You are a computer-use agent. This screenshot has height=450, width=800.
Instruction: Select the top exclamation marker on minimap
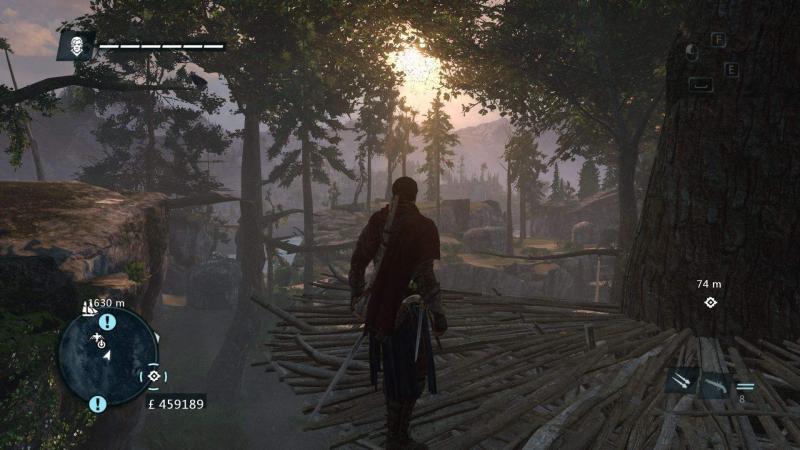pos(107,322)
